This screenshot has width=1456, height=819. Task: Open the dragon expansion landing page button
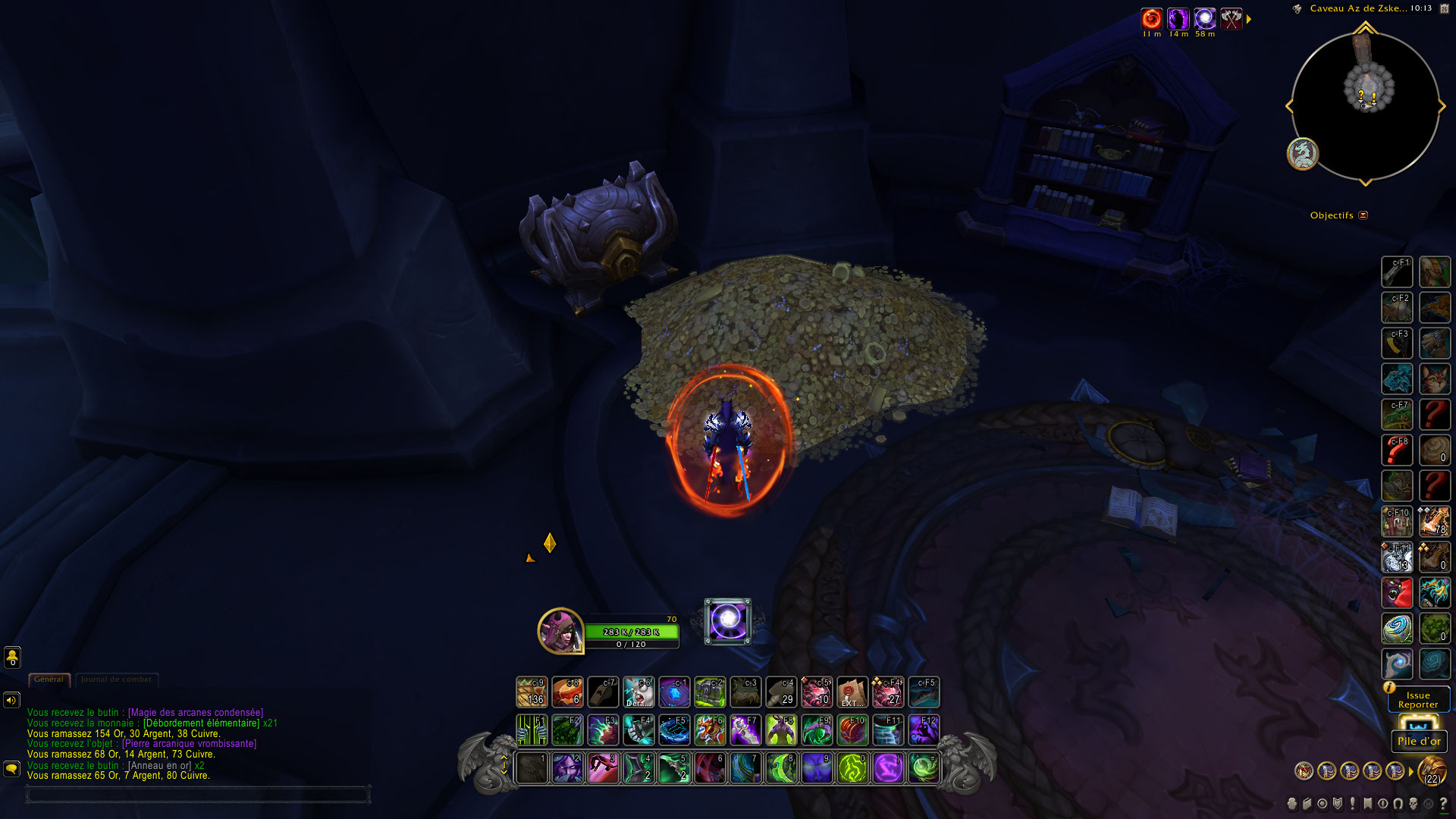pyautogui.click(x=1303, y=154)
